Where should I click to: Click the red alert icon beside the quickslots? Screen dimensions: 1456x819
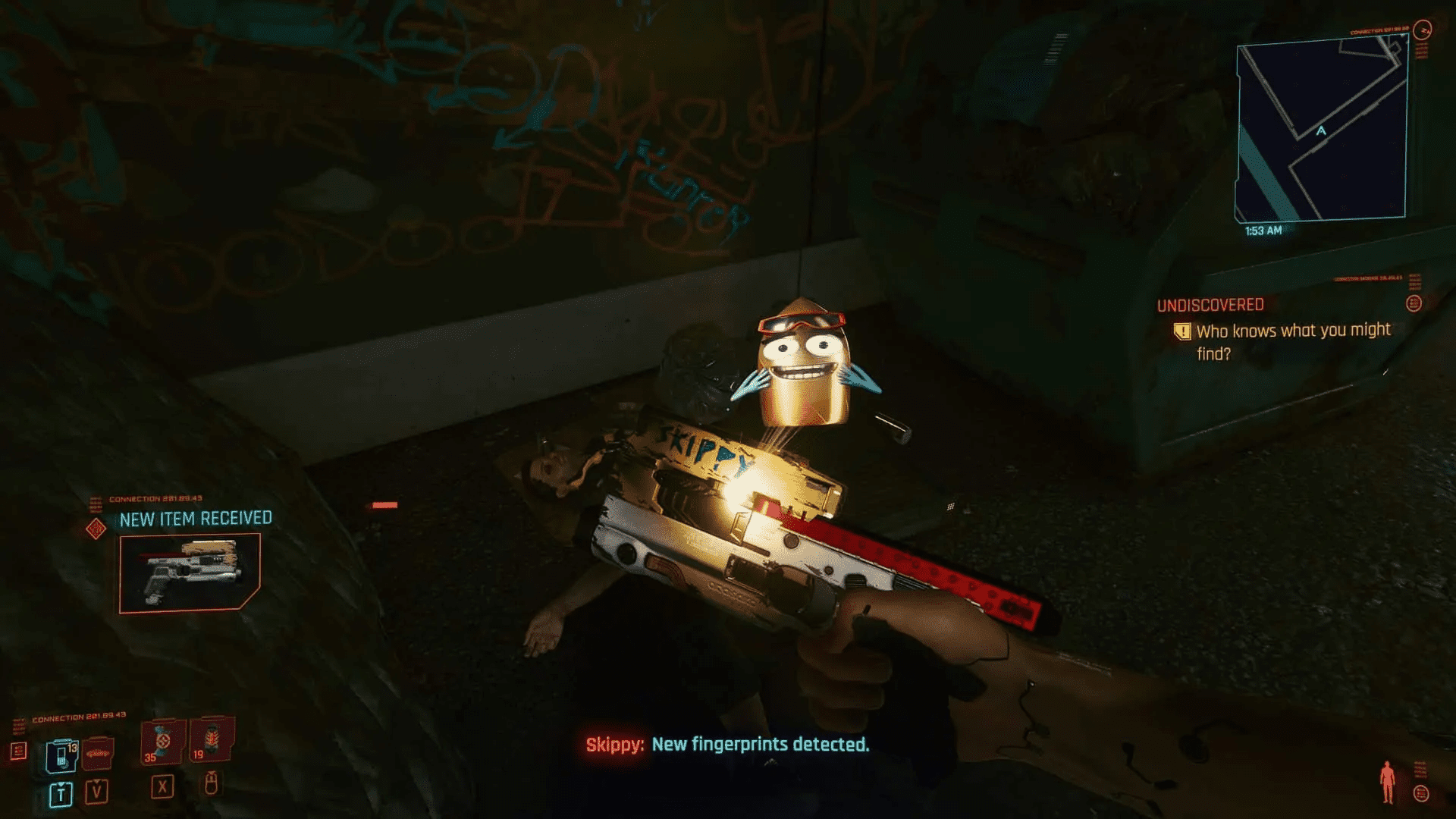tap(19, 752)
